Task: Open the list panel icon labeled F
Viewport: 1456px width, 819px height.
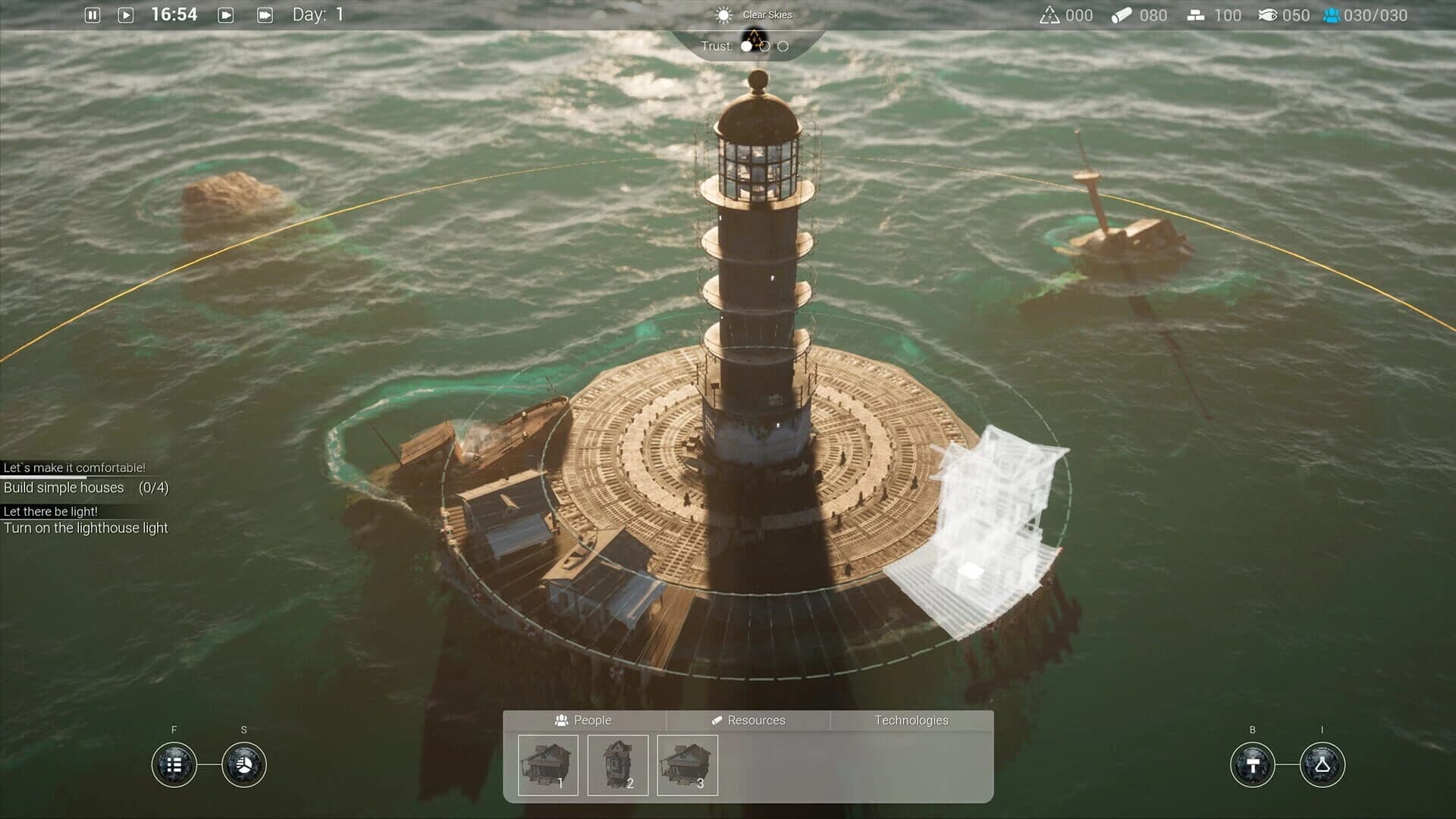Action: coord(174,765)
